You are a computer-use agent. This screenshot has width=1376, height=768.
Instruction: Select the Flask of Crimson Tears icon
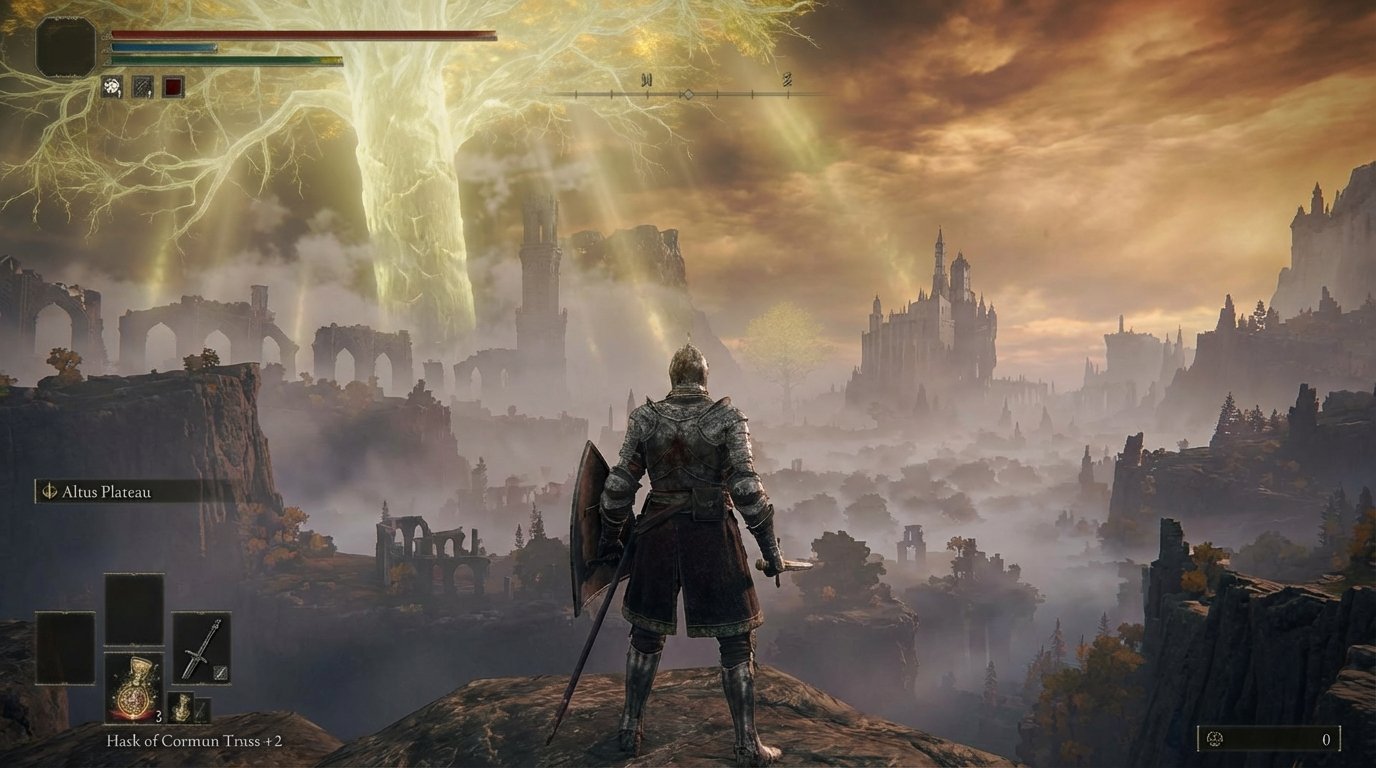click(133, 687)
